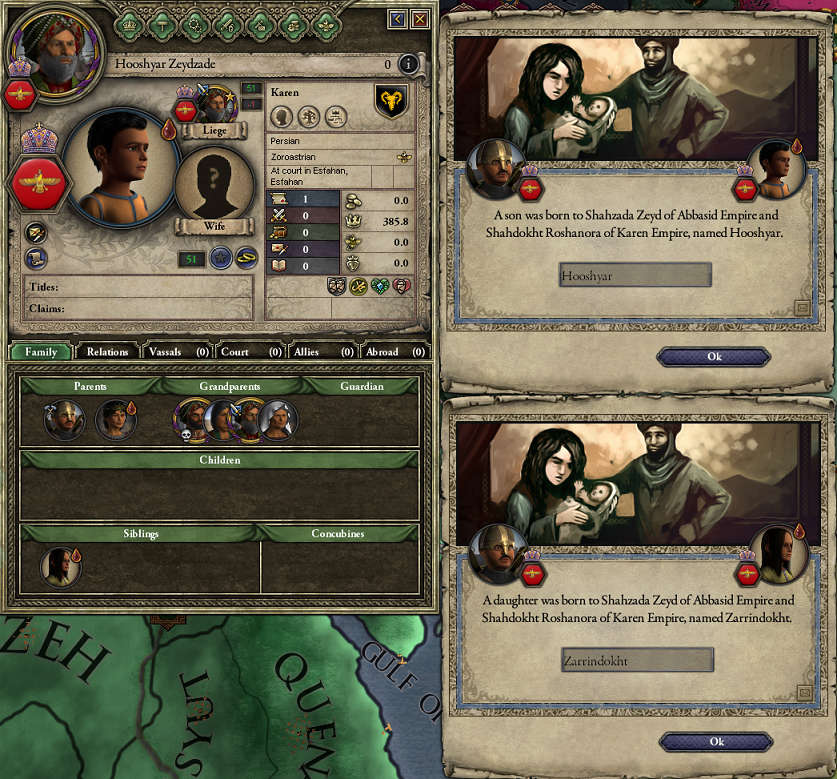Go back using the blue arrow button

click(397, 18)
